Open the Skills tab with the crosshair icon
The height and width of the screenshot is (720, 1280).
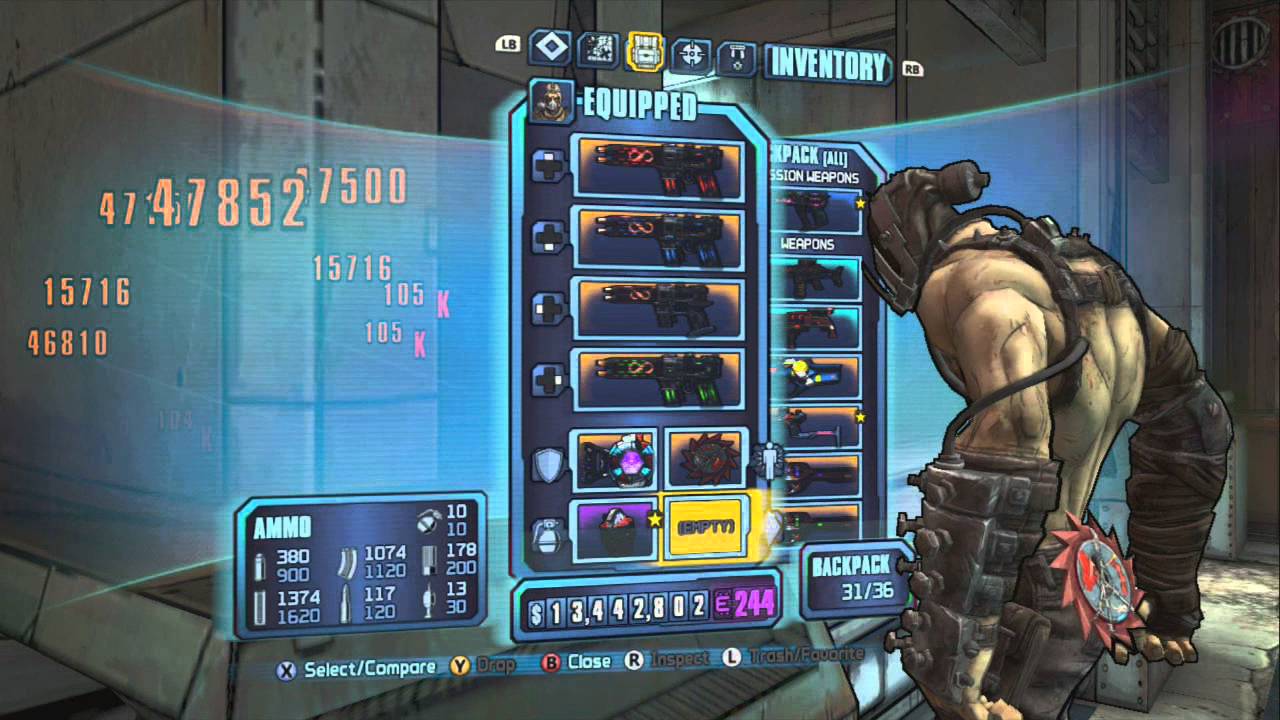[x=690, y=52]
